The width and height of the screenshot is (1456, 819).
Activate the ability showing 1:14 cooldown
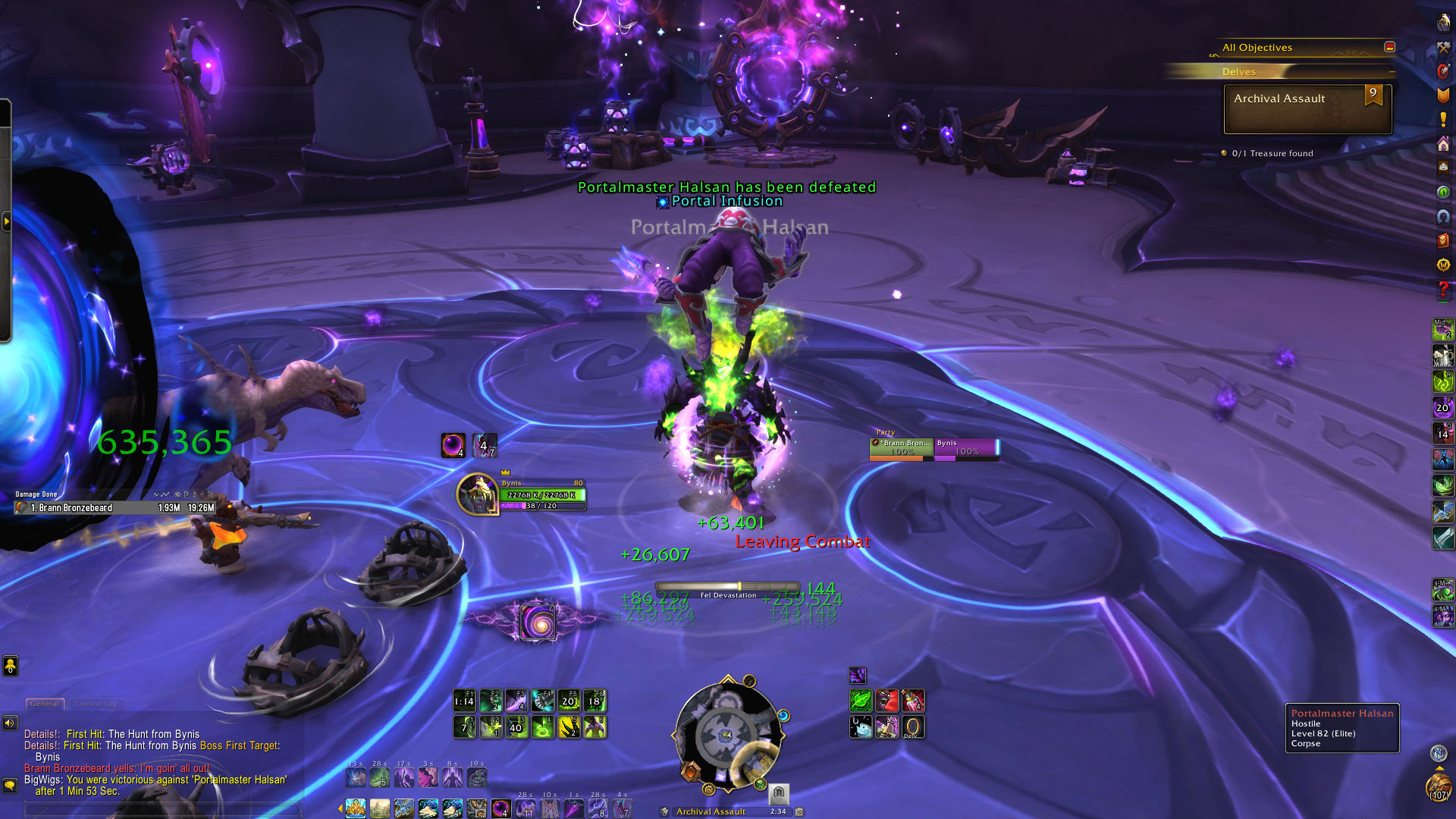coord(464,701)
